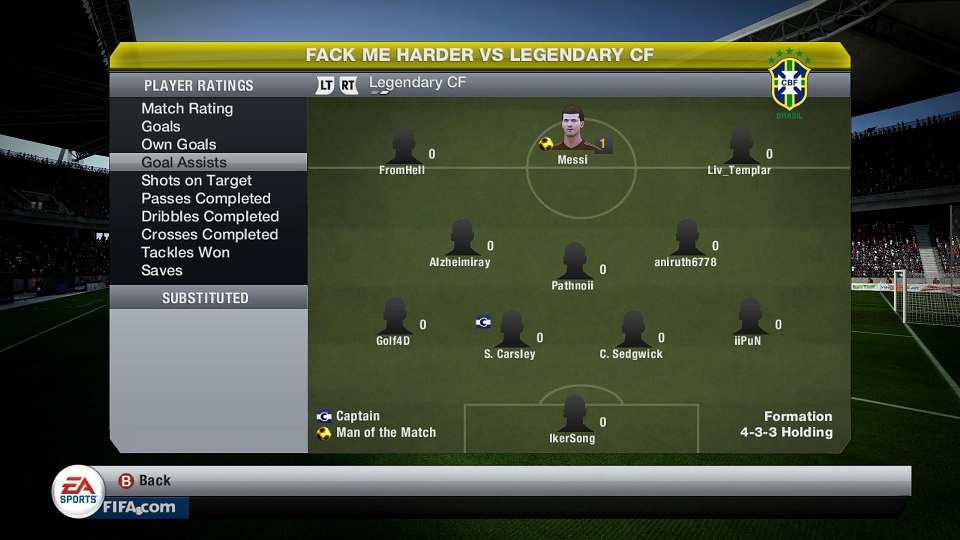This screenshot has height=540, width=960.
Task: Choose player Liv_Templar on the formation
Action: [741, 148]
